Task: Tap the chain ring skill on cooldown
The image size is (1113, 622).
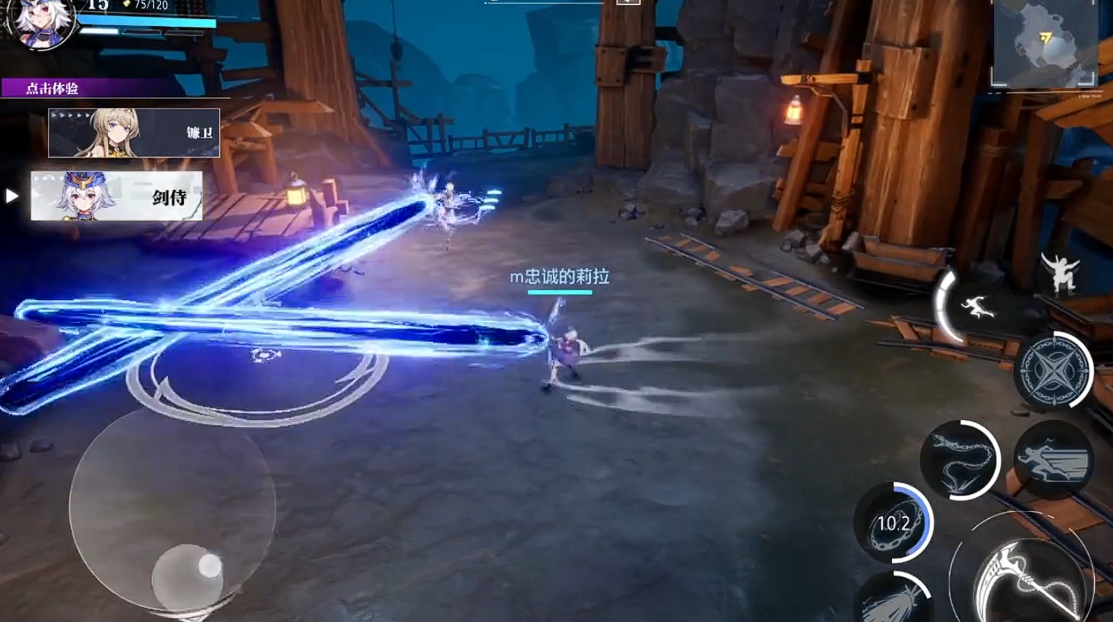Action: (893, 522)
